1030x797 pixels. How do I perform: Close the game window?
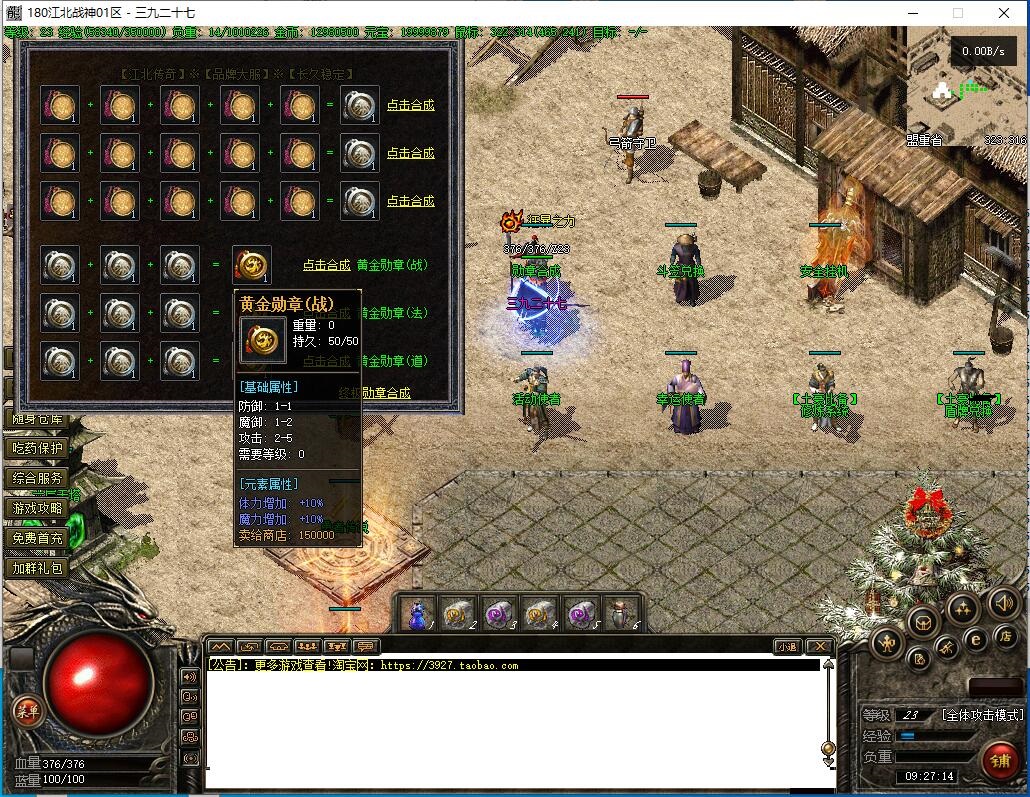point(1004,14)
